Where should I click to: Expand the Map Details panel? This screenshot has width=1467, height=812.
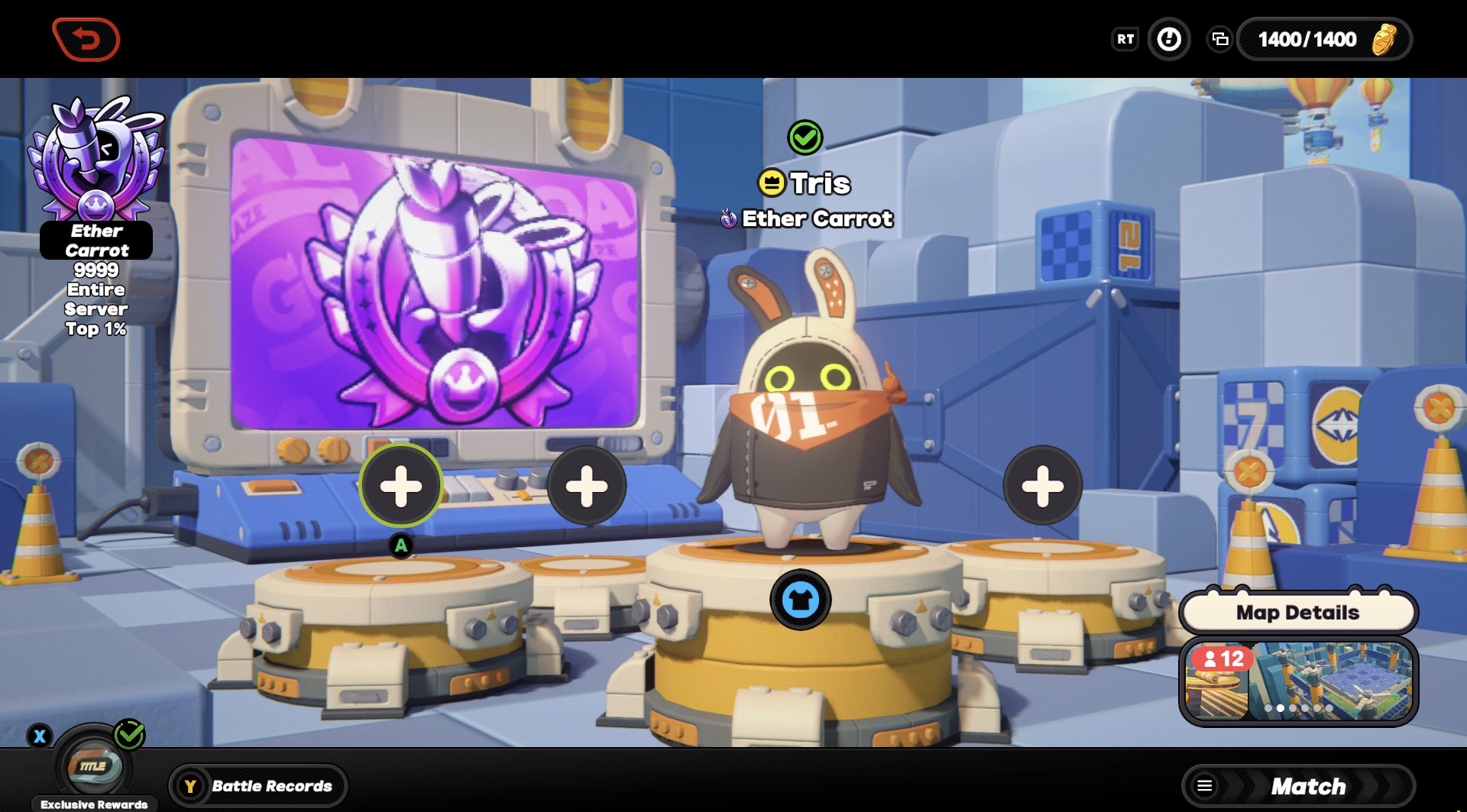1297,612
